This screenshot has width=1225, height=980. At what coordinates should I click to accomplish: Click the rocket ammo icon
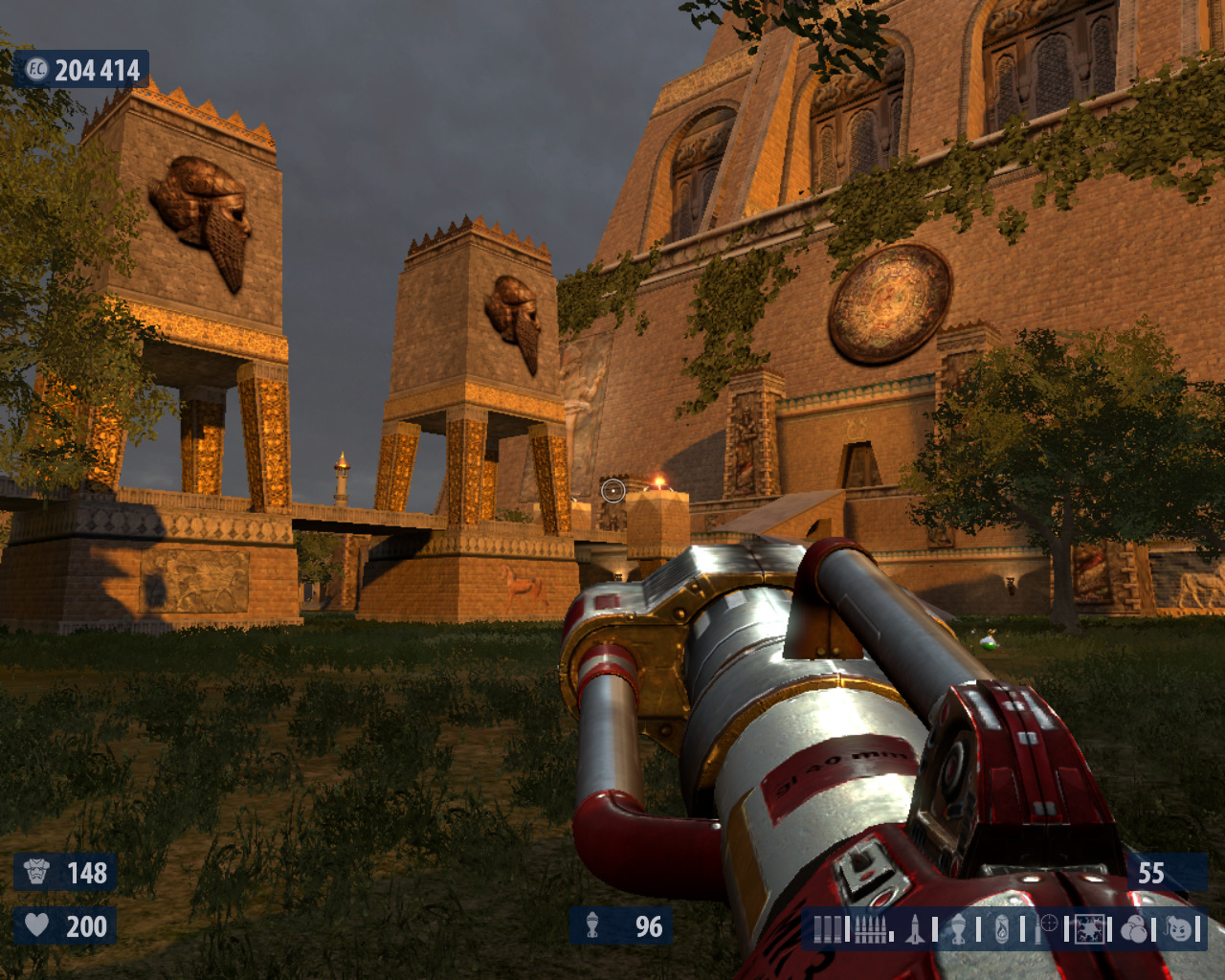(x=915, y=929)
